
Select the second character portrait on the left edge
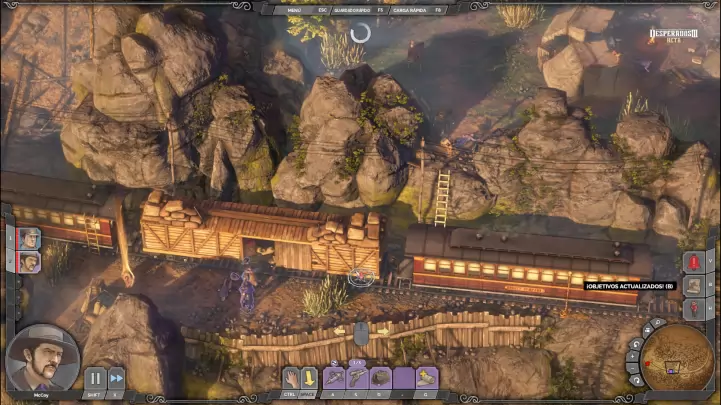[x=30, y=261]
